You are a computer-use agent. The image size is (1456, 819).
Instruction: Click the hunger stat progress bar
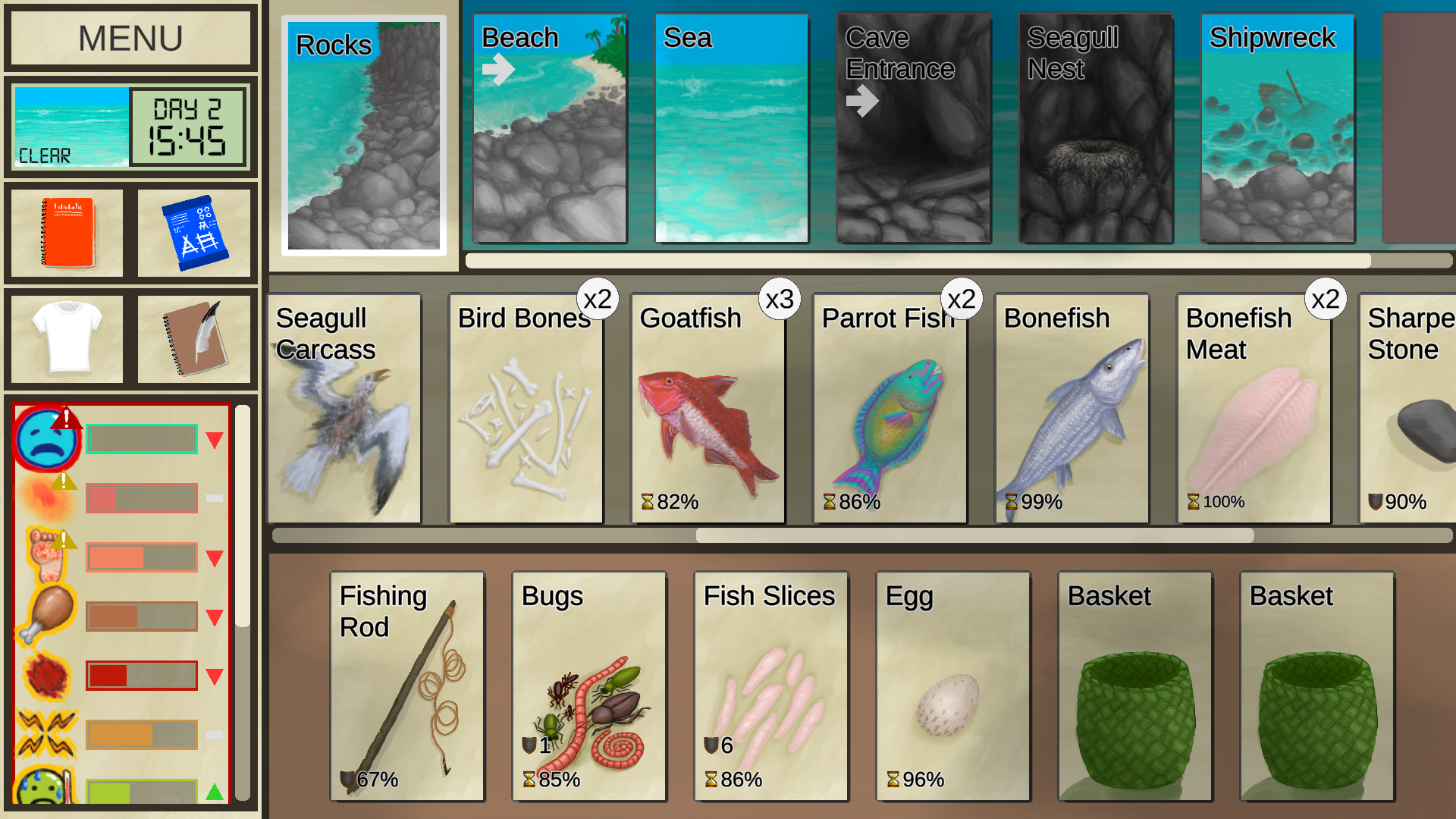[x=141, y=616]
